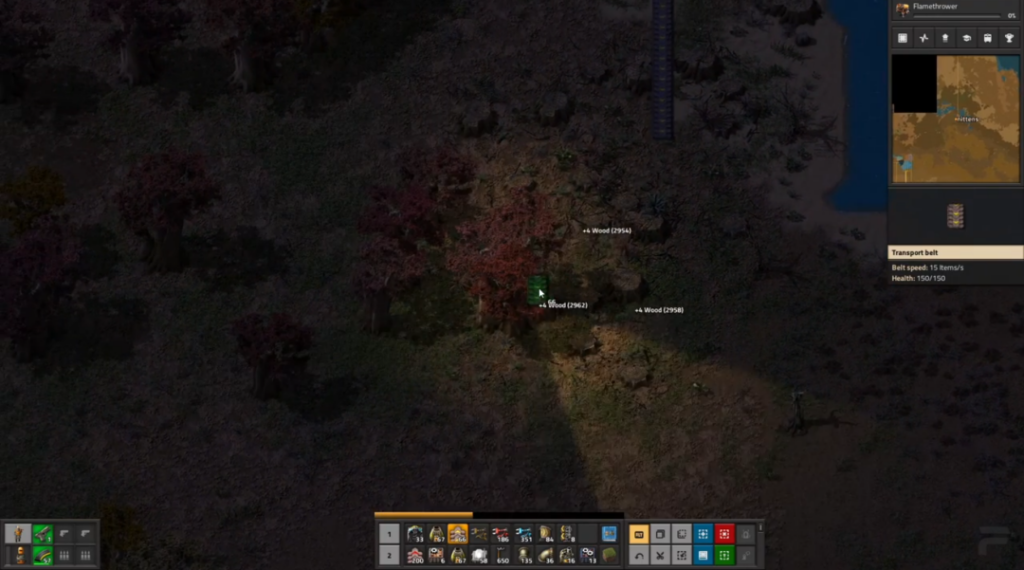This screenshot has width=1024, height=570.
Task: Open the graduation cap icon button
Action: pos(967,38)
